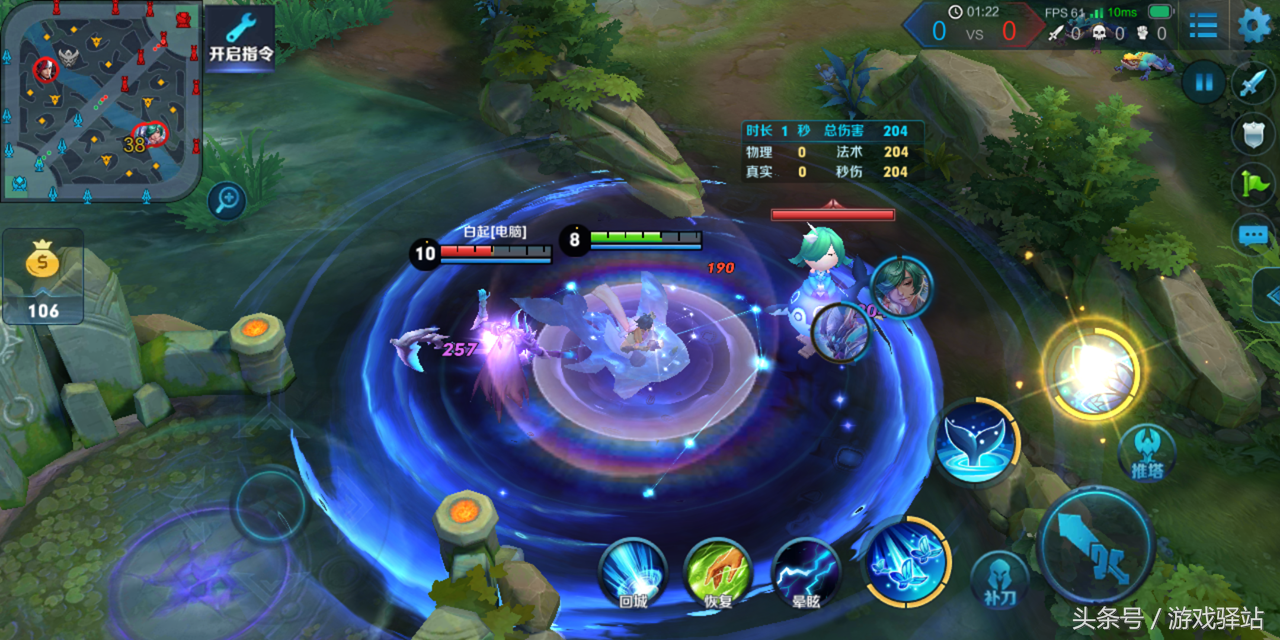Send the sword attack signal

[x=1252, y=84]
